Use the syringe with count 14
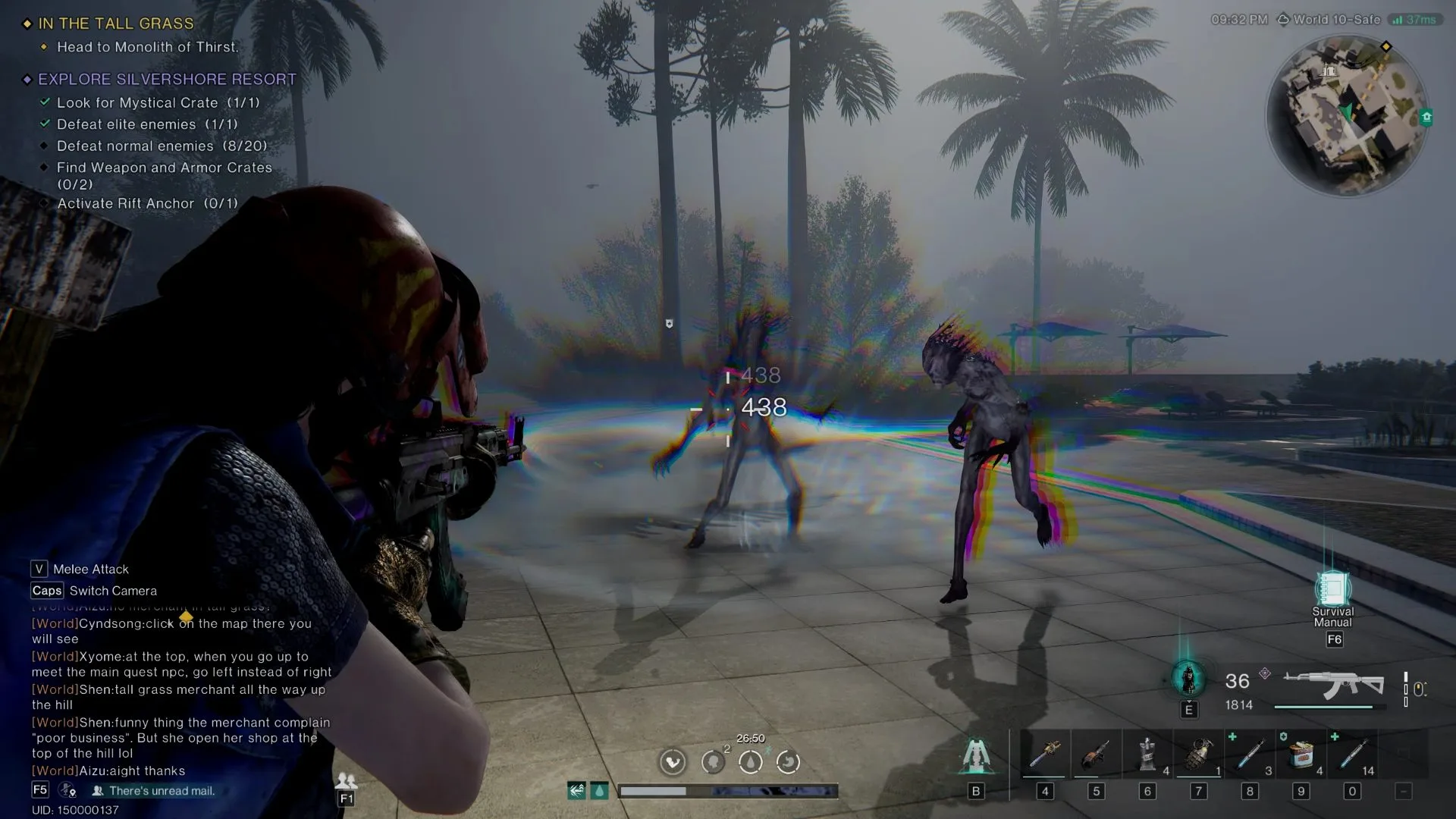Image resolution: width=1456 pixels, height=819 pixels. pos(1352,755)
